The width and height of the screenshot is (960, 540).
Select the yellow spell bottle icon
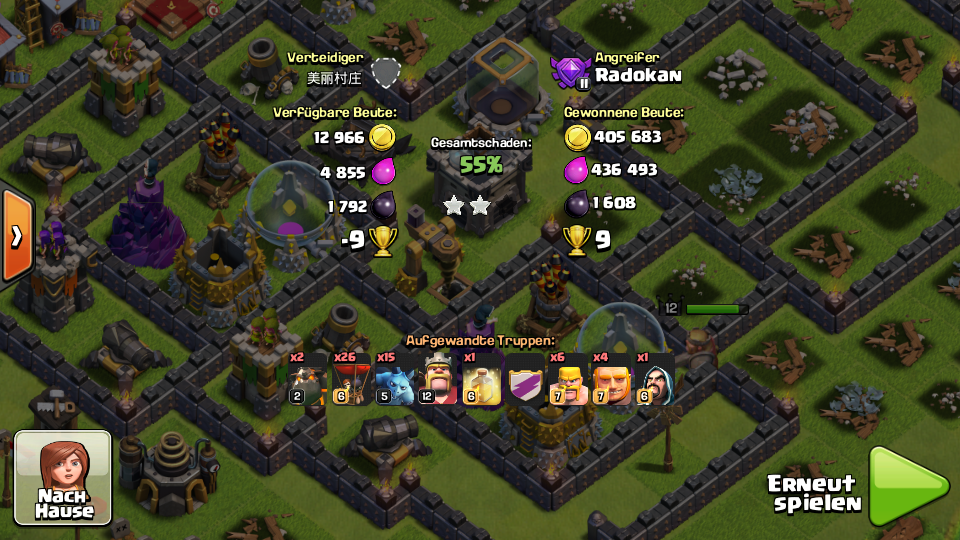(481, 379)
